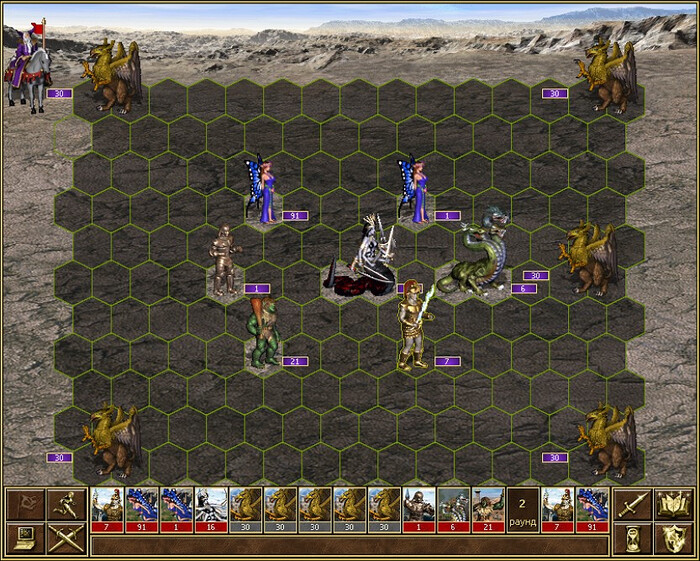Click the combat log message bar
The image size is (700, 561).
pos(348,546)
